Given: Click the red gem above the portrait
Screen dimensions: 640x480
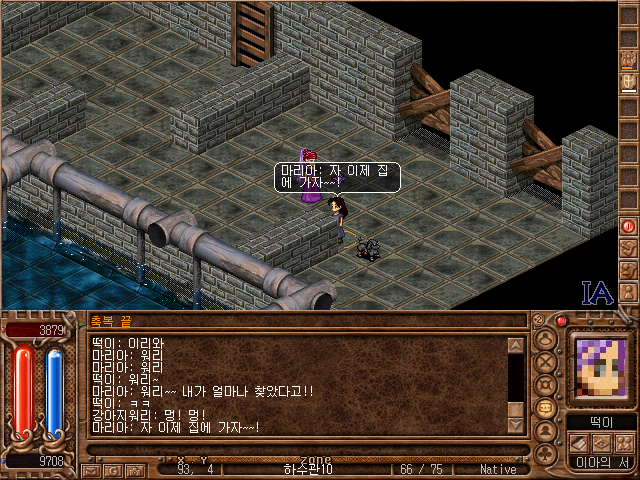Looking at the screenshot, I should tap(562, 320).
